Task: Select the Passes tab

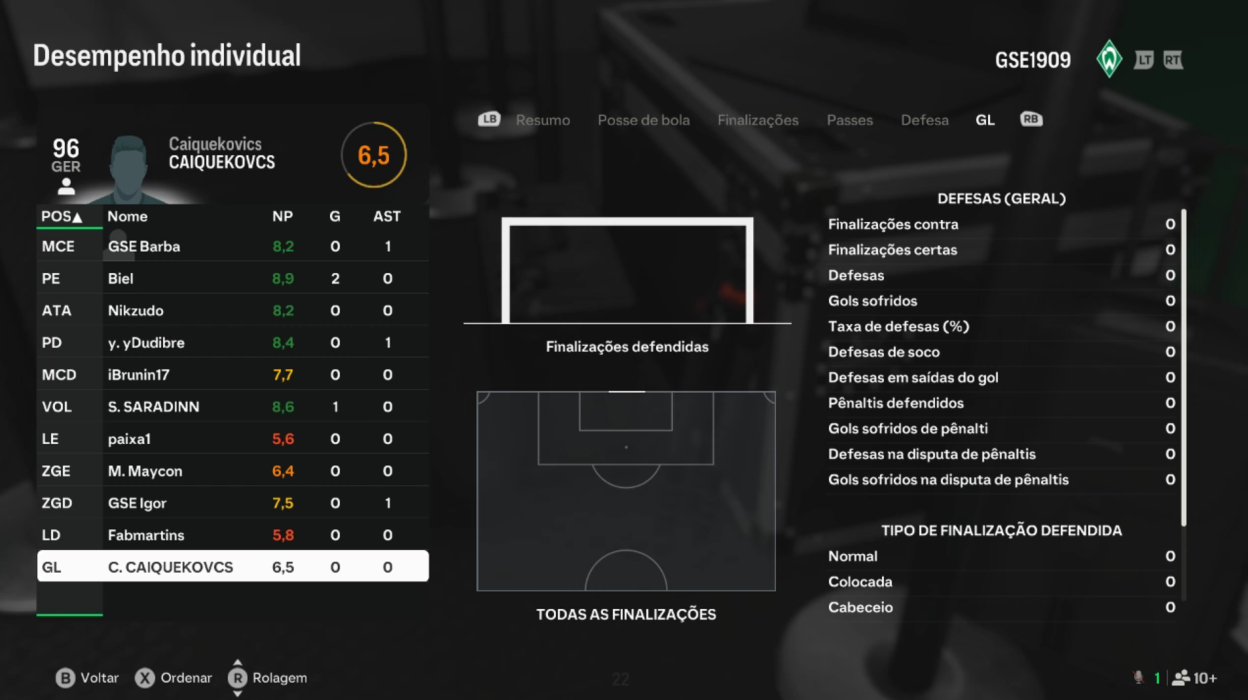Action: pyautogui.click(x=849, y=120)
